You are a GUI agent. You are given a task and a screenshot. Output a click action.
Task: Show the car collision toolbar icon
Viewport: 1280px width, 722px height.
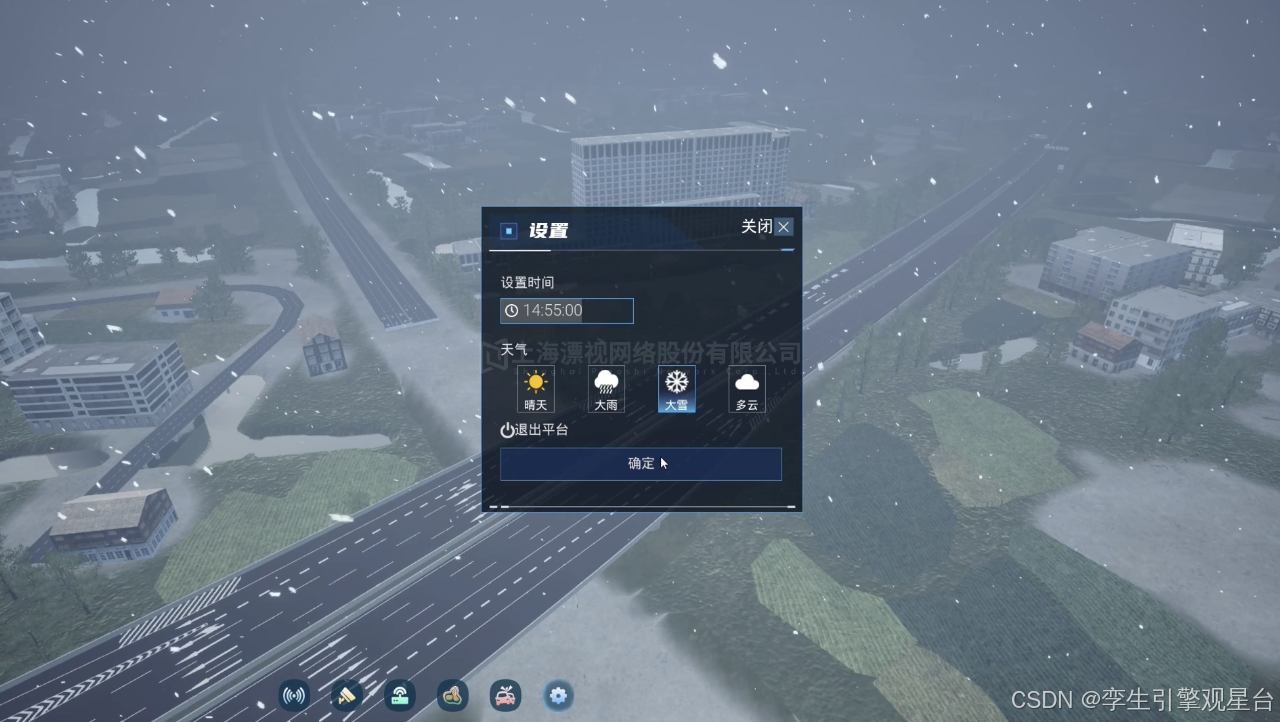click(506, 696)
